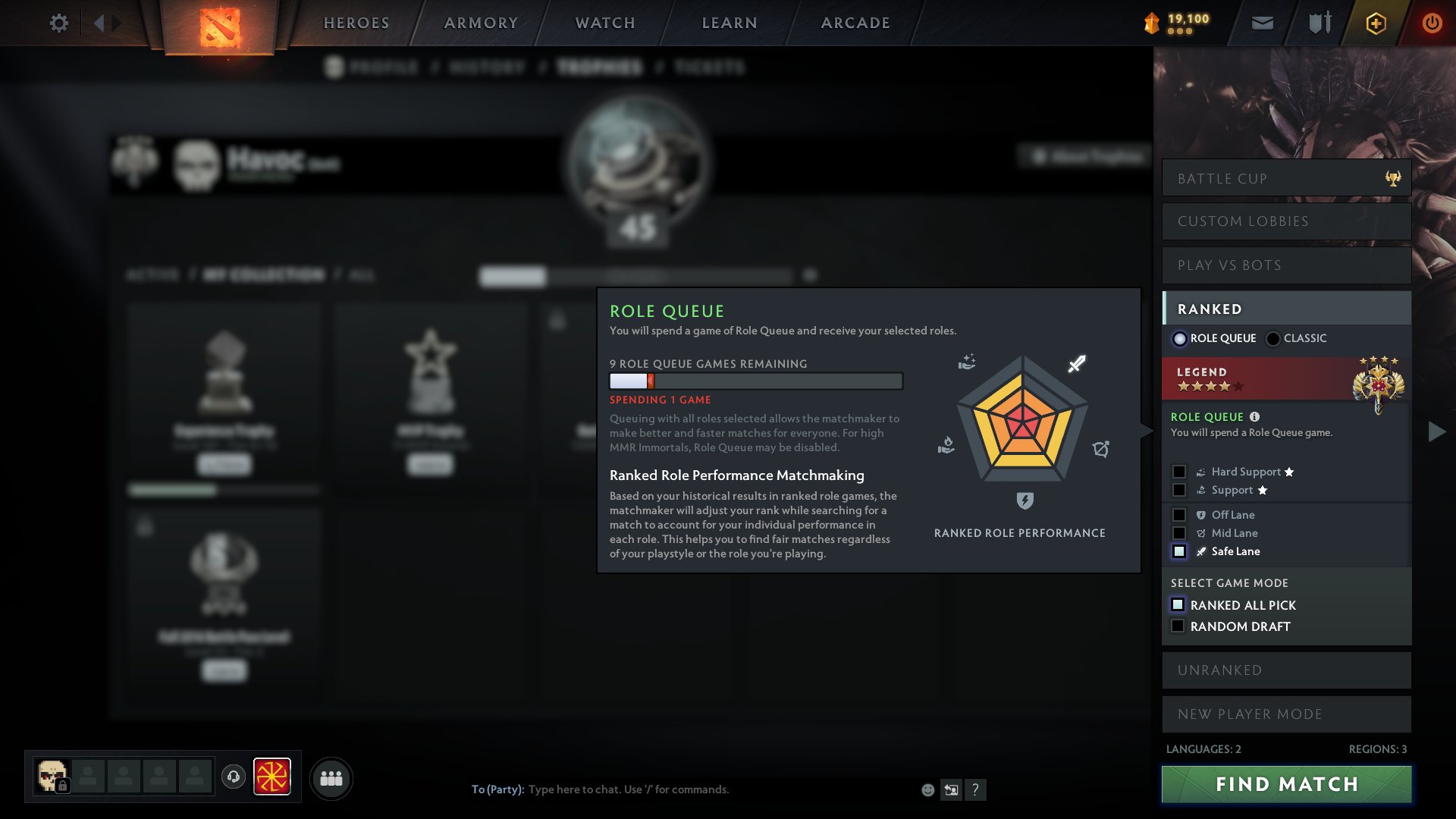The width and height of the screenshot is (1456, 819).
Task: Open the settings gear
Action: click(x=58, y=23)
